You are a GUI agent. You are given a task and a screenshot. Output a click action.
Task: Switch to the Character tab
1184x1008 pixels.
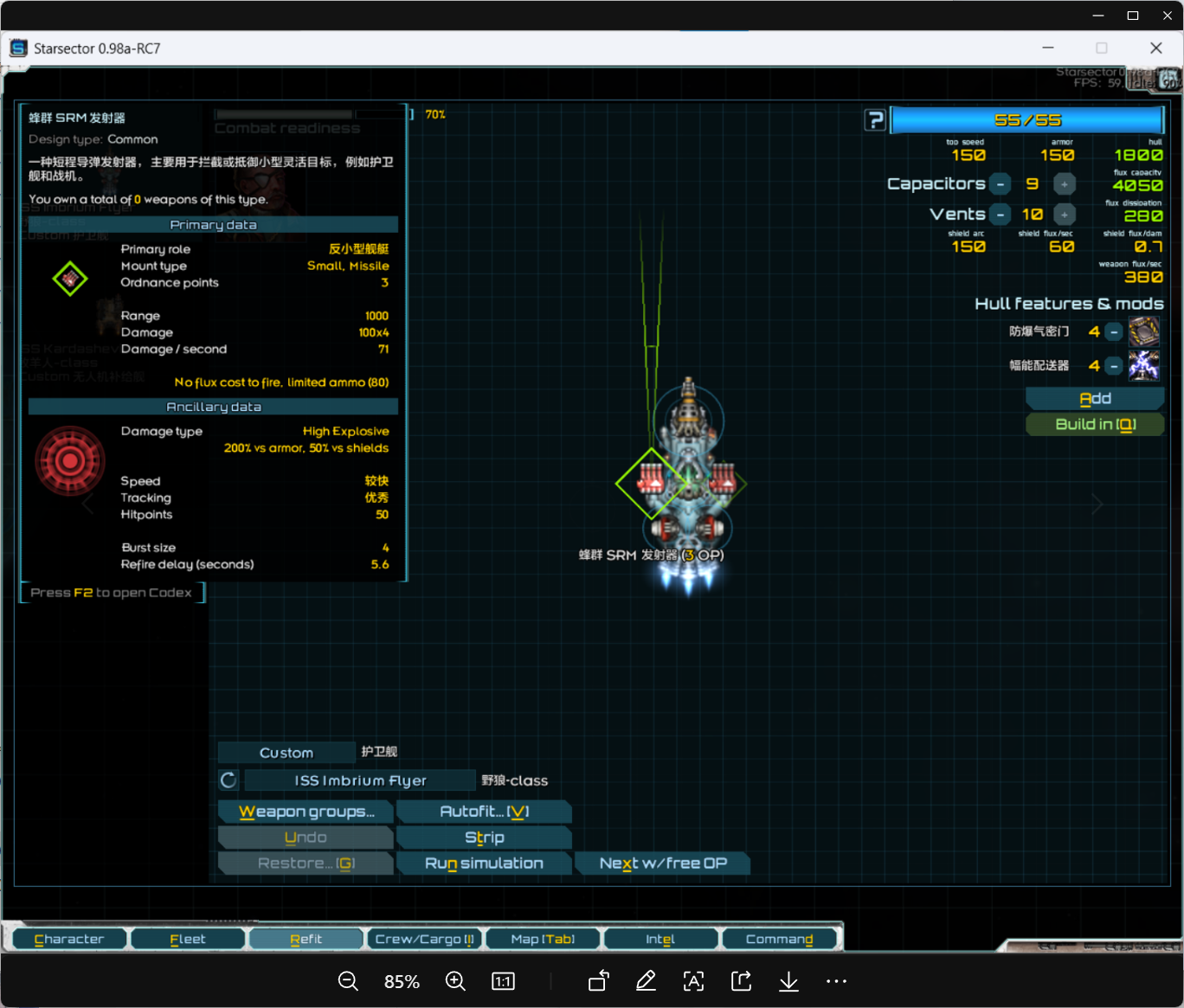pos(69,940)
